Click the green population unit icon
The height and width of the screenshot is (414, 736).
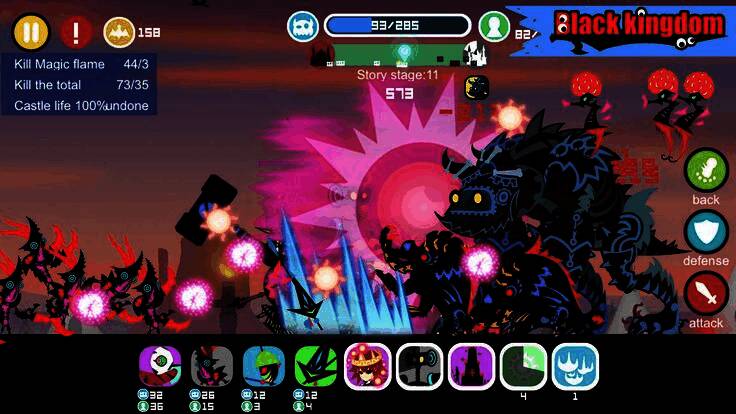pos(494,26)
